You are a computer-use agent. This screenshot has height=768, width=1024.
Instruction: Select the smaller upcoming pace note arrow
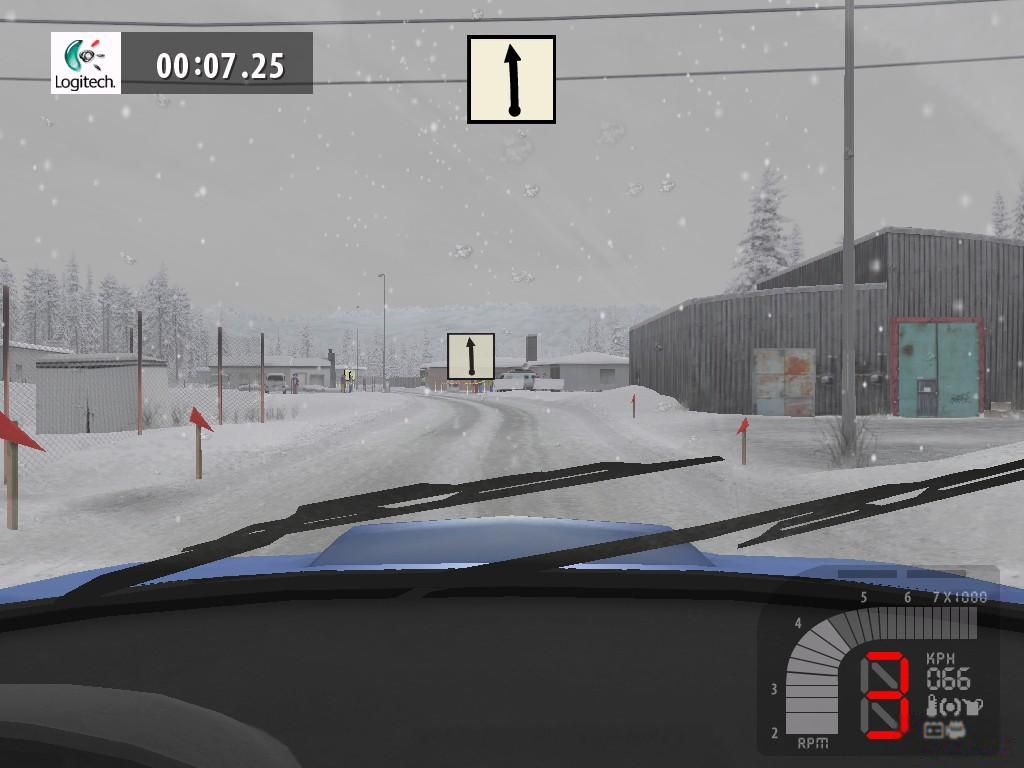470,356
